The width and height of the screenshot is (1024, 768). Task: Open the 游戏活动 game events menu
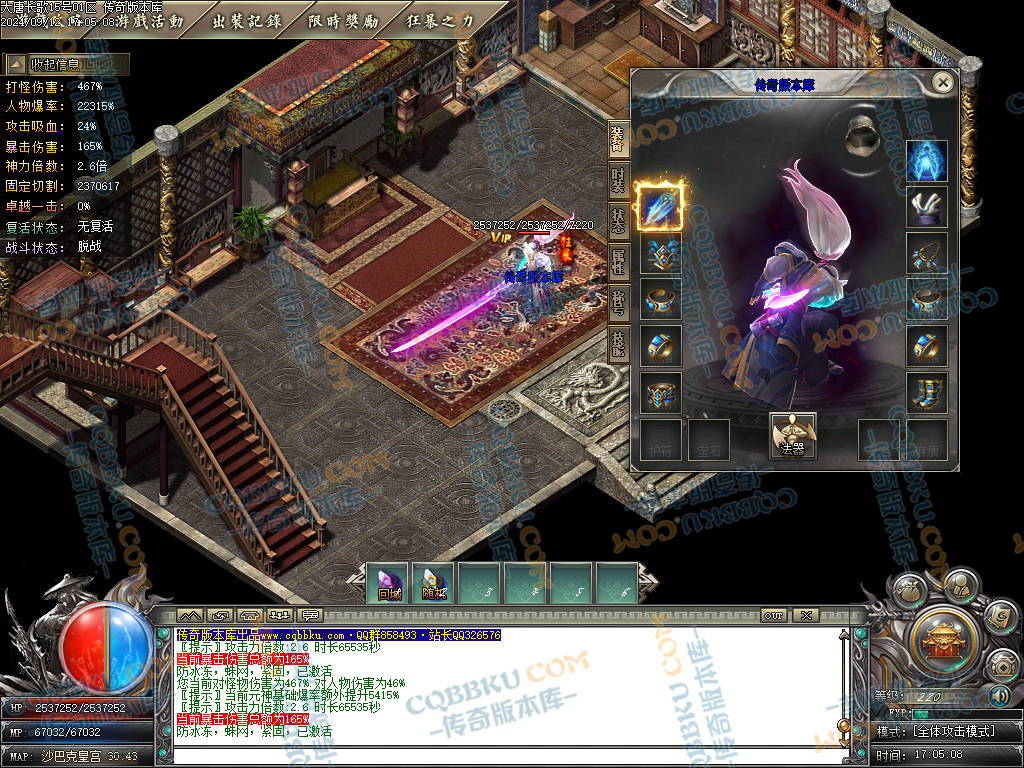pyautogui.click(x=150, y=21)
